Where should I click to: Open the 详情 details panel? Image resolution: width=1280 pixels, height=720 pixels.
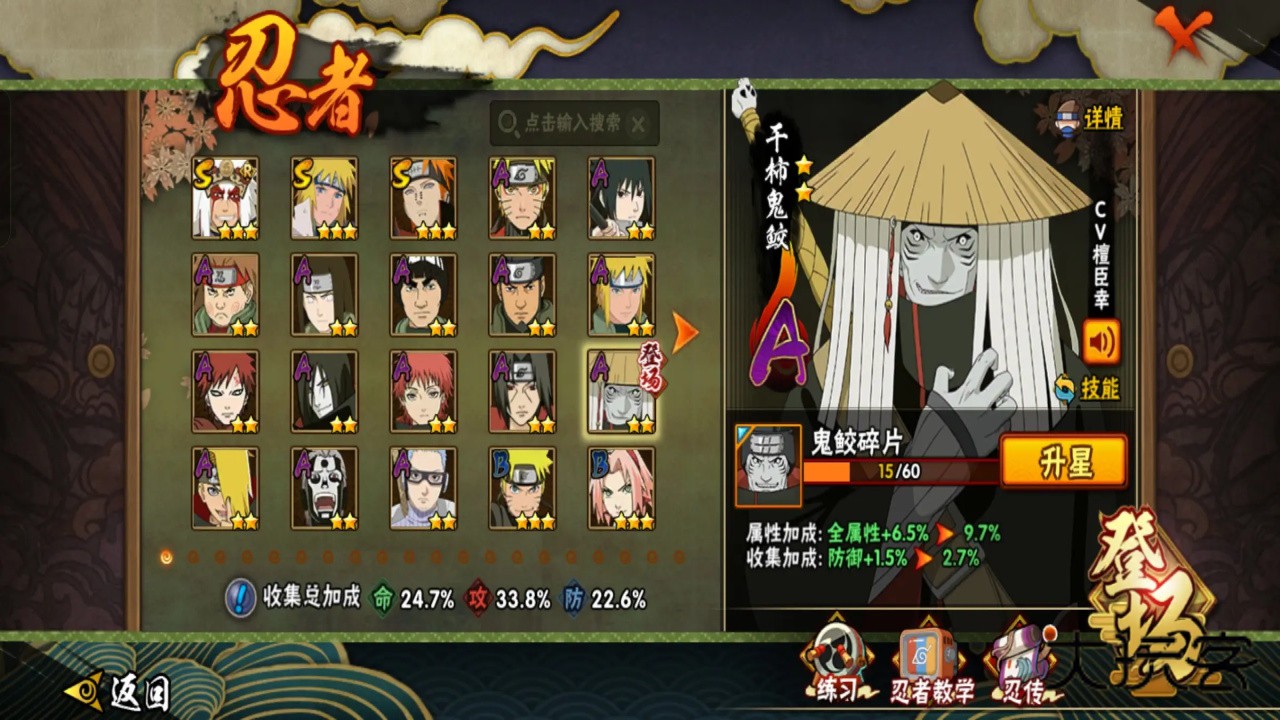(1091, 118)
